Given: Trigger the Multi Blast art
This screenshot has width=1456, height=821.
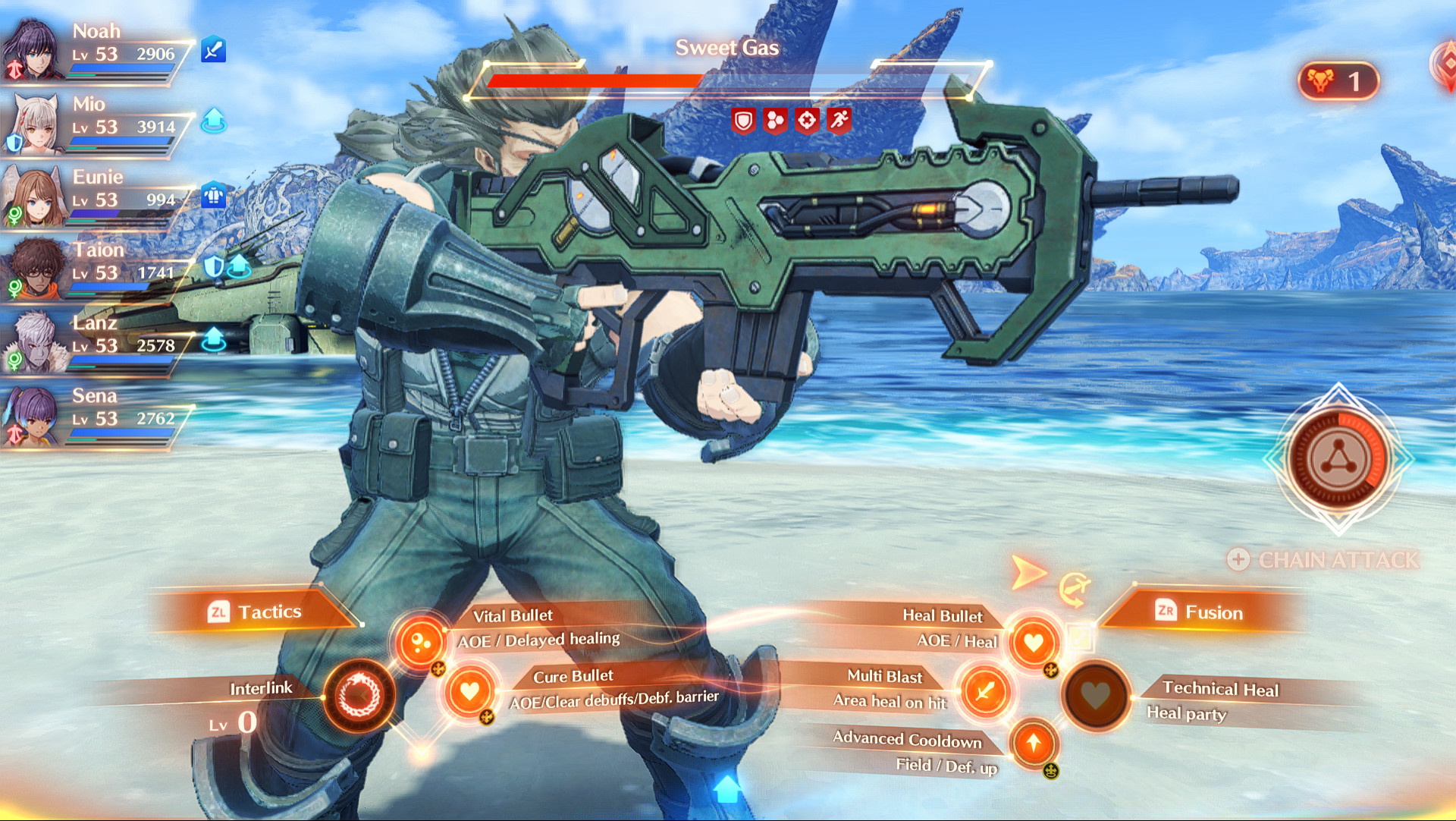Looking at the screenshot, I should [x=984, y=691].
